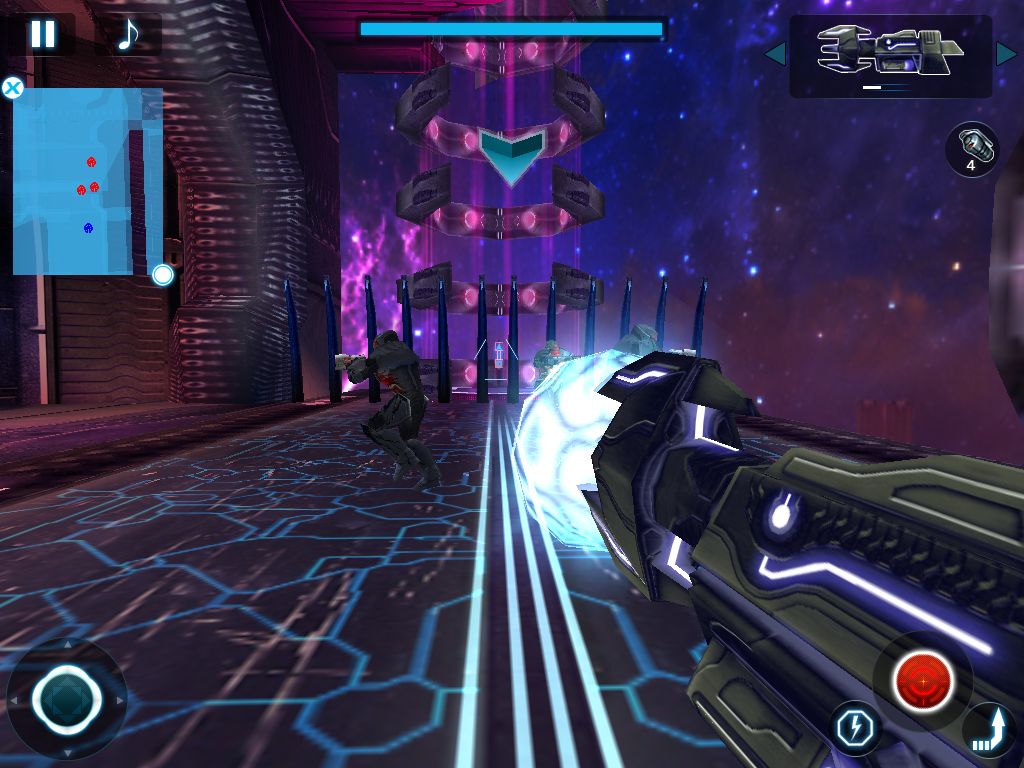Switch to the previous weapon arrow
The image size is (1024, 768).
[775, 55]
